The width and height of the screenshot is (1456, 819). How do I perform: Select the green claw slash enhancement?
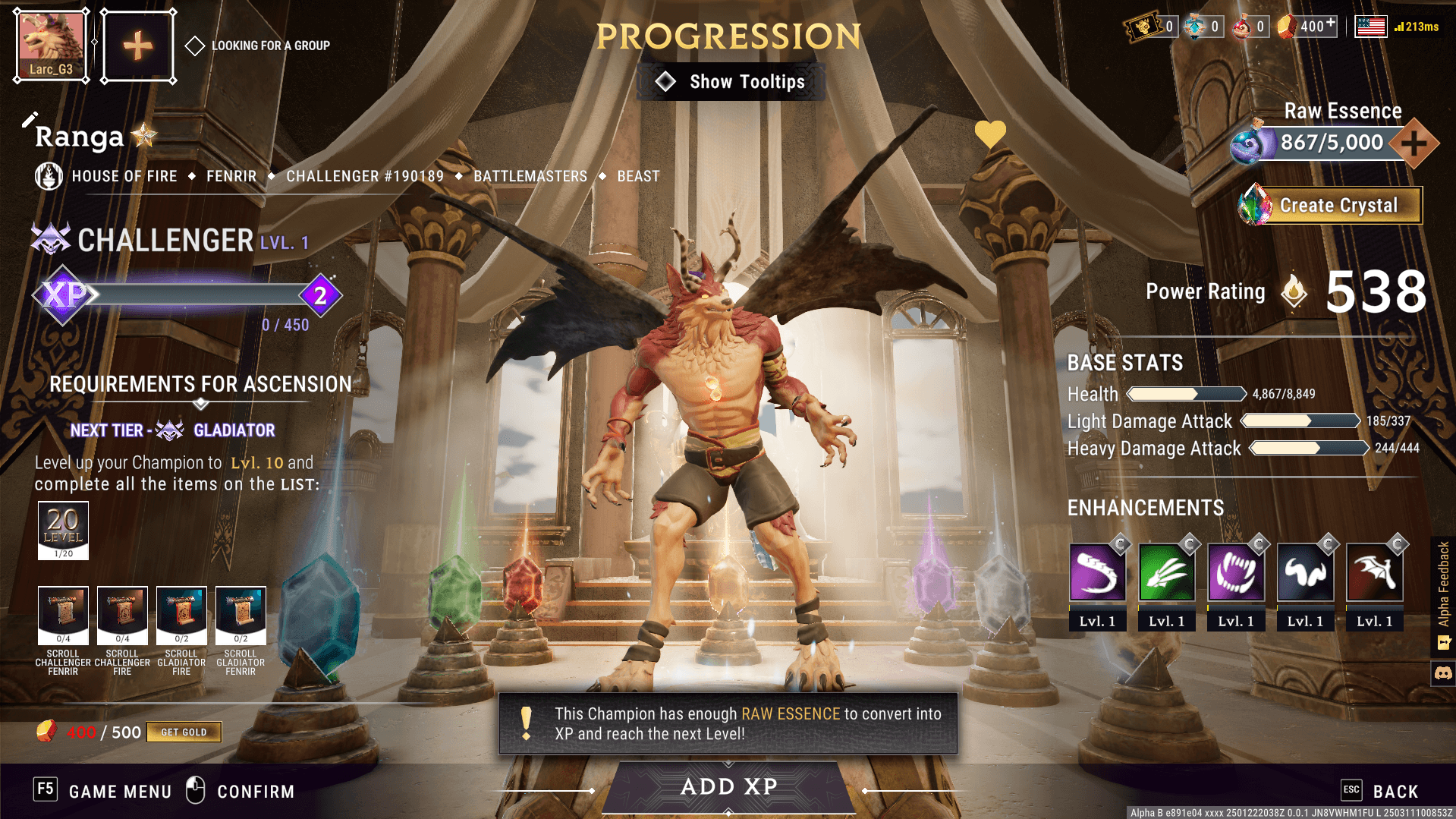click(x=1166, y=574)
